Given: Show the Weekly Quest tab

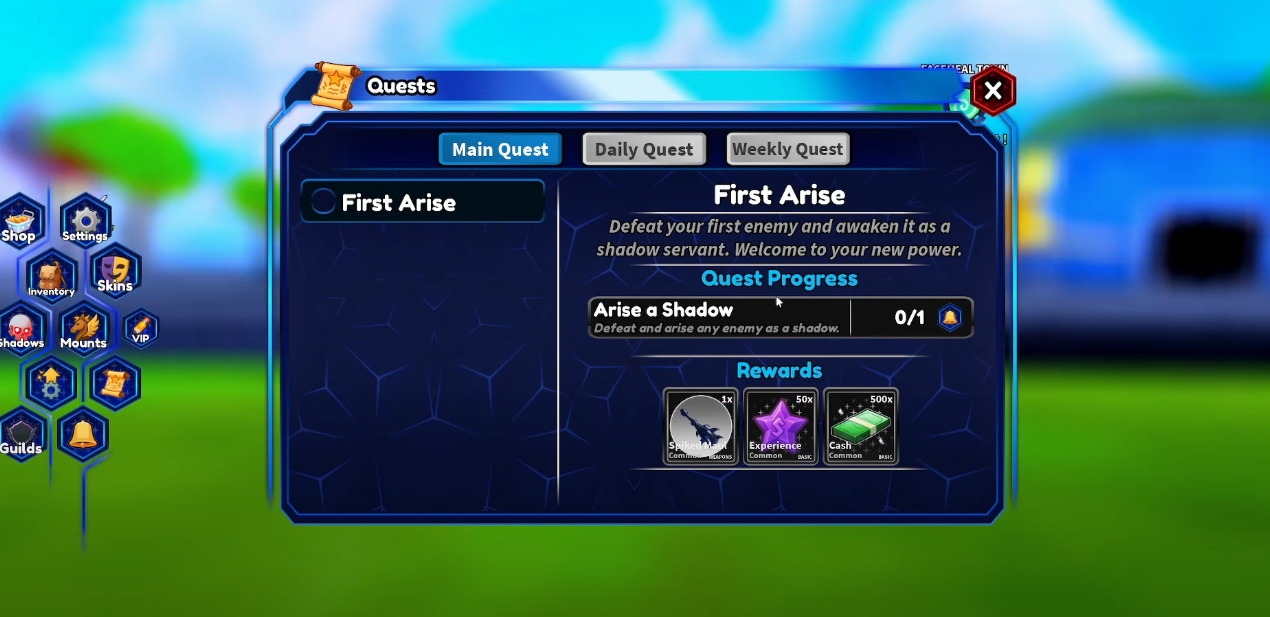Looking at the screenshot, I should tap(788, 149).
